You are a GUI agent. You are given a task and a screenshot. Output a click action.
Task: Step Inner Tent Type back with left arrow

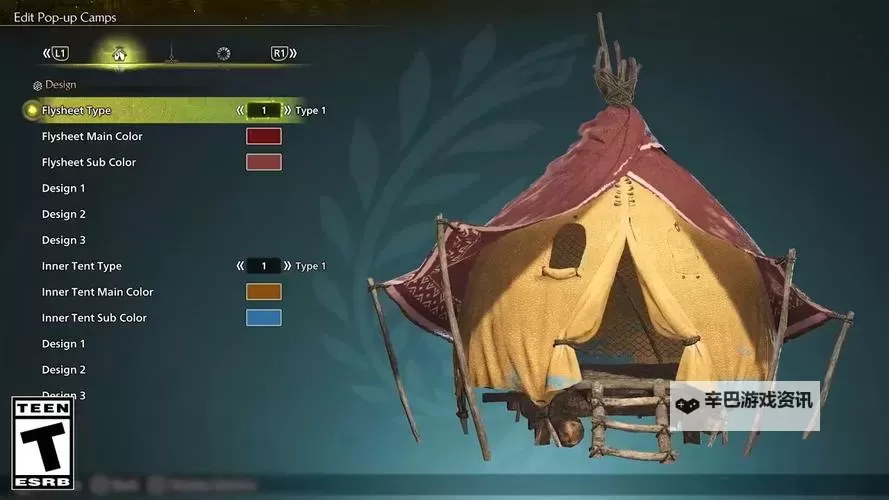[x=240, y=266]
